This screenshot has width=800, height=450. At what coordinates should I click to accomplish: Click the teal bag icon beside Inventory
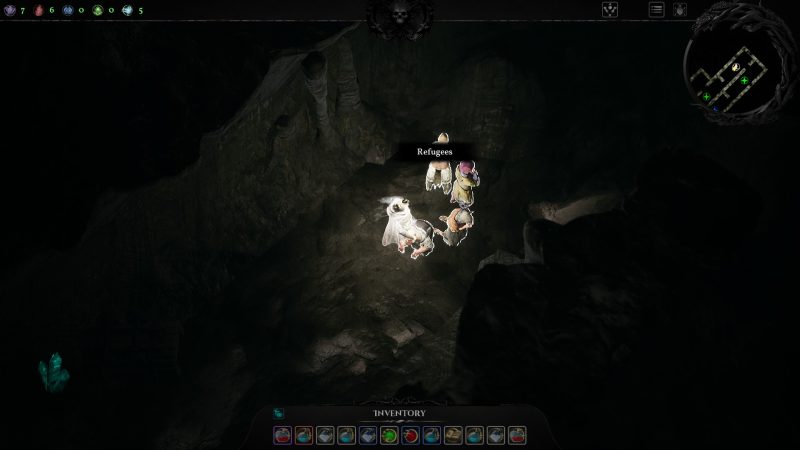tap(278, 413)
